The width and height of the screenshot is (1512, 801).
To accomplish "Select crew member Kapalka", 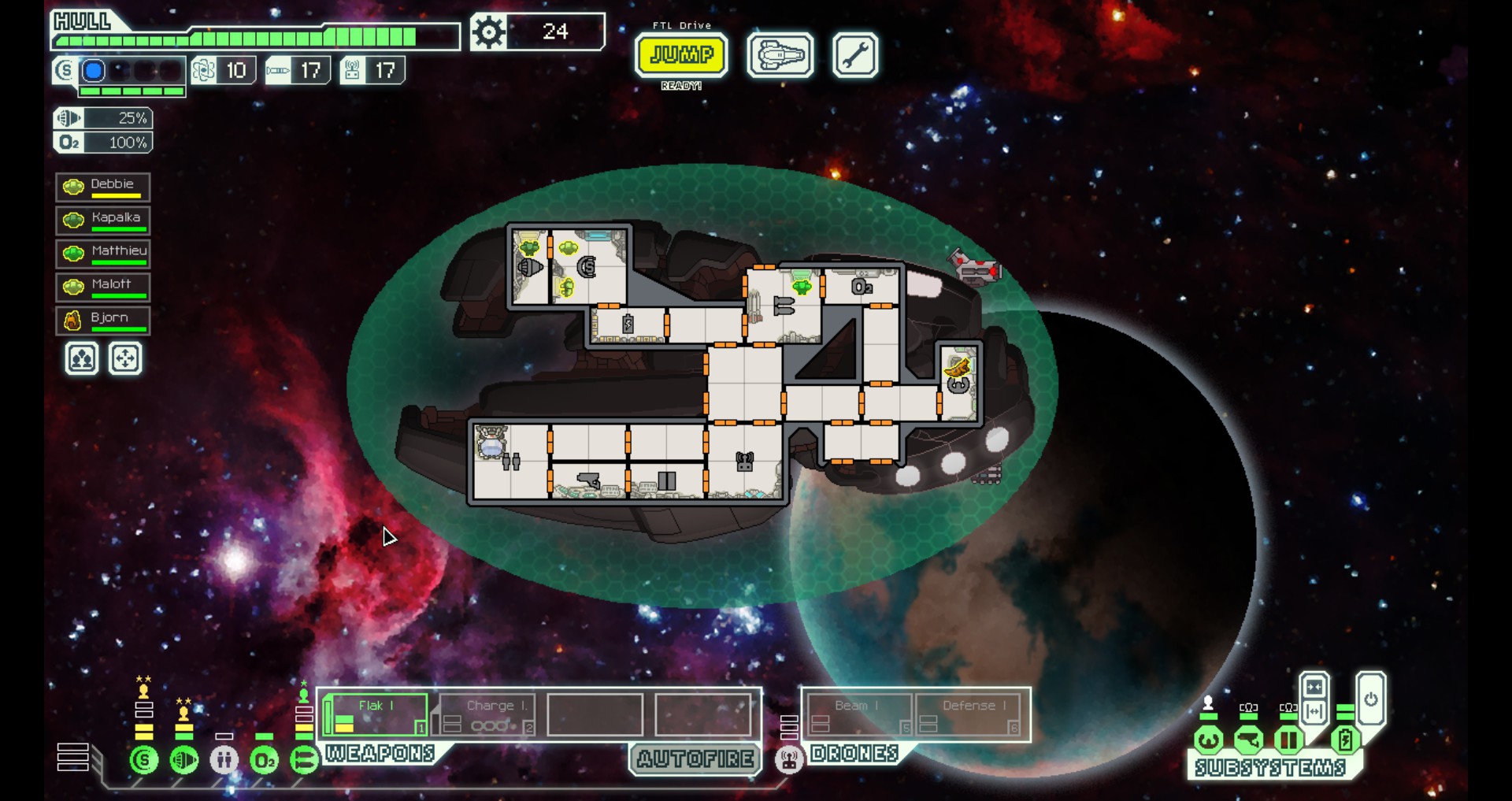I will tap(103, 220).
